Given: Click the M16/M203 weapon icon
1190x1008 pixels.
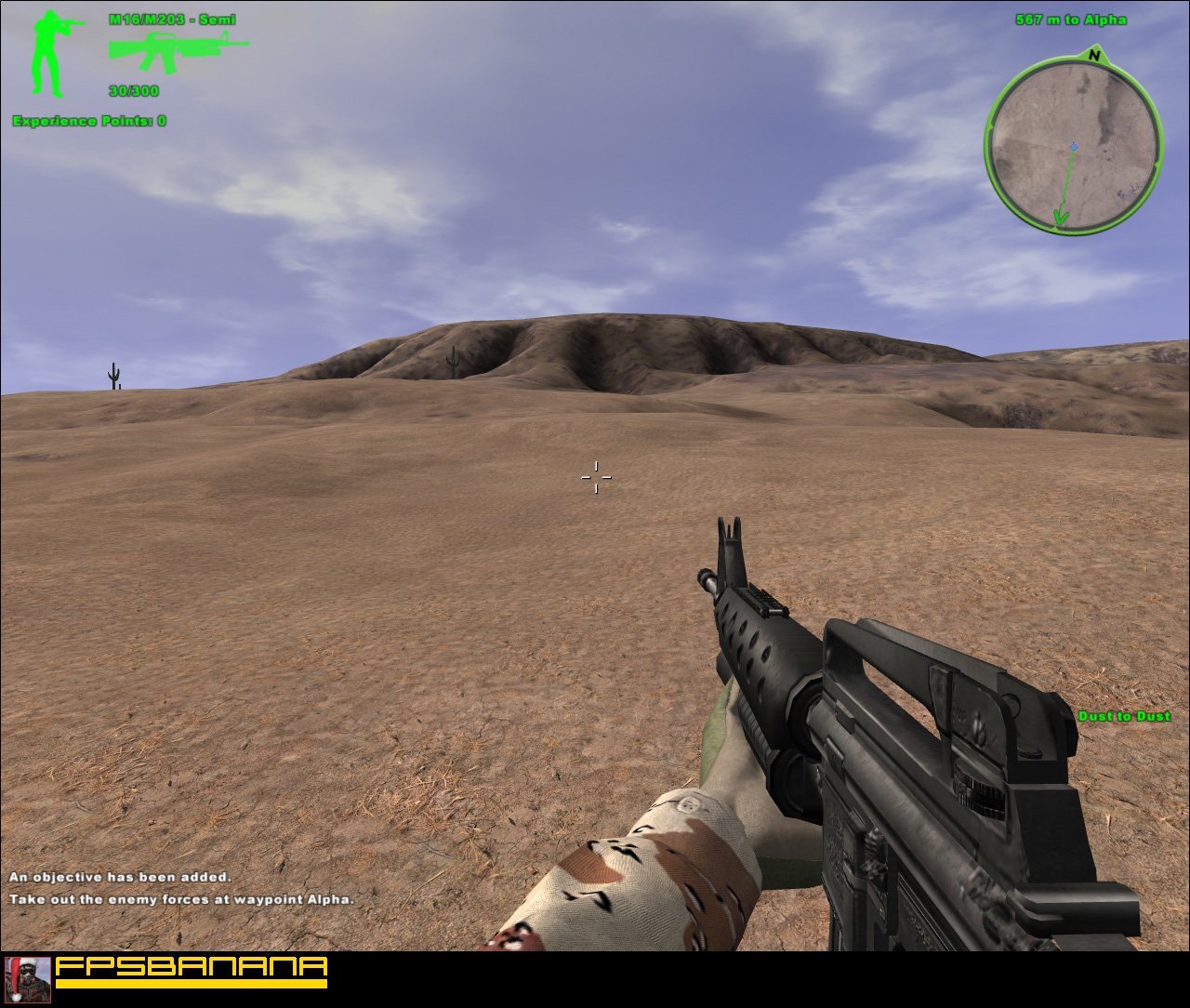Looking at the screenshot, I should point(177,51).
